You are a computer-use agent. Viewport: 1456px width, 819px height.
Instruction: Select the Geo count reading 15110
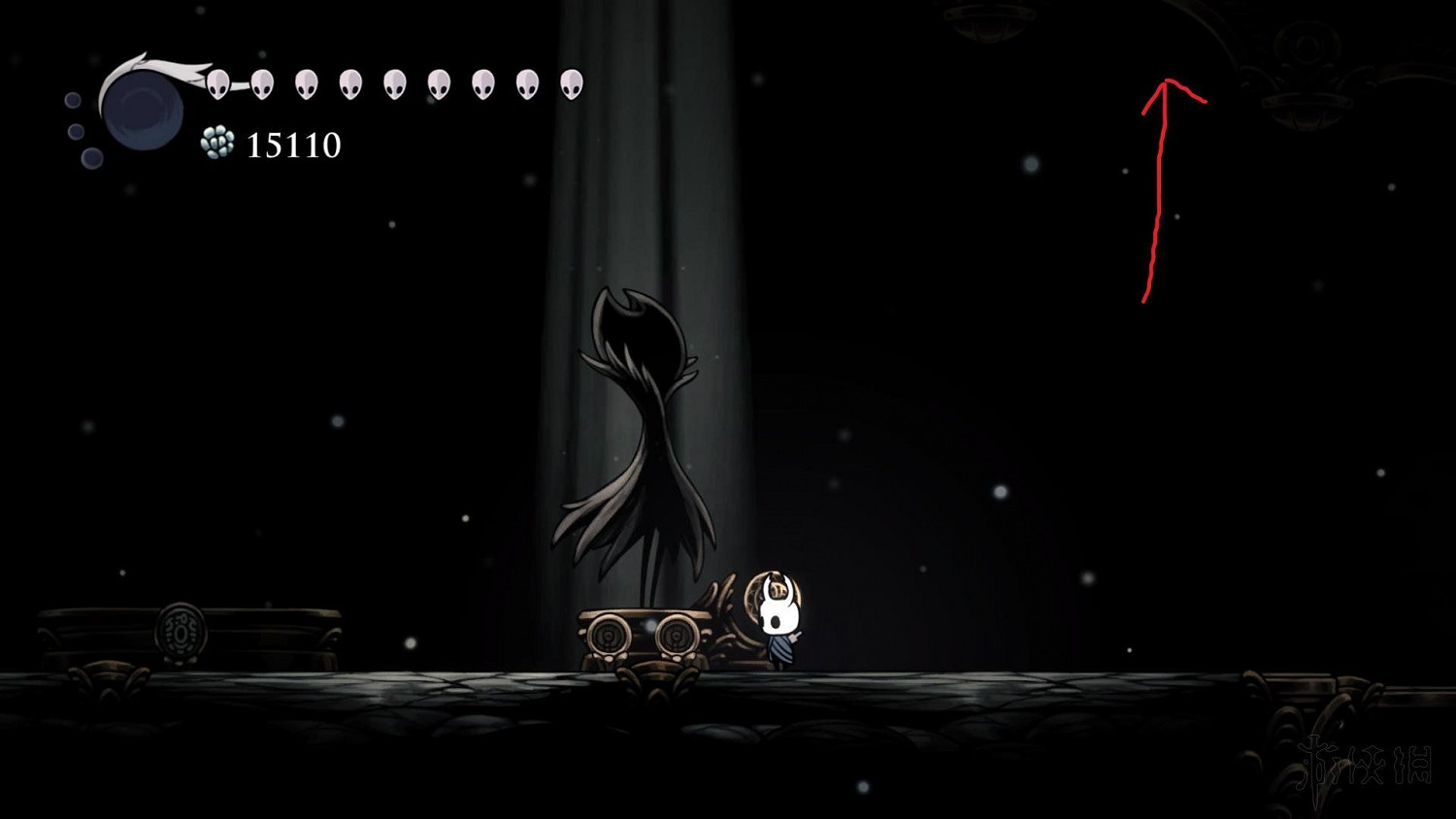point(291,147)
